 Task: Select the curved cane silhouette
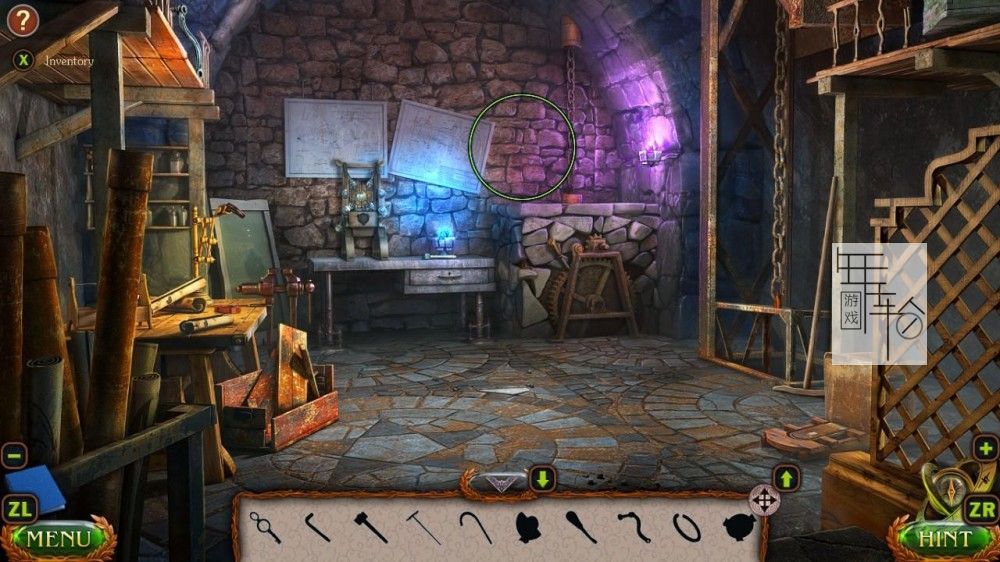(x=475, y=526)
